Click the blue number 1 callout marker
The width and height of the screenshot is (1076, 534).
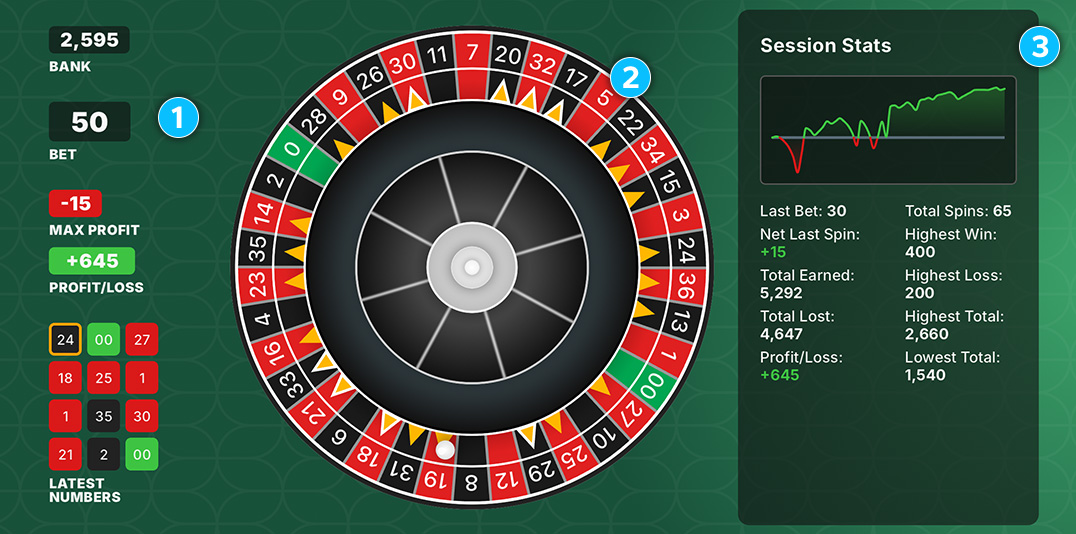pyautogui.click(x=179, y=118)
